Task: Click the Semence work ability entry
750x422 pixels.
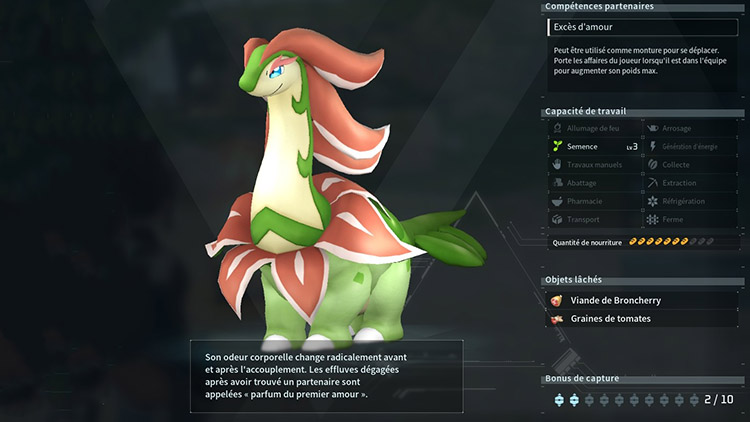Action: coord(594,146)
